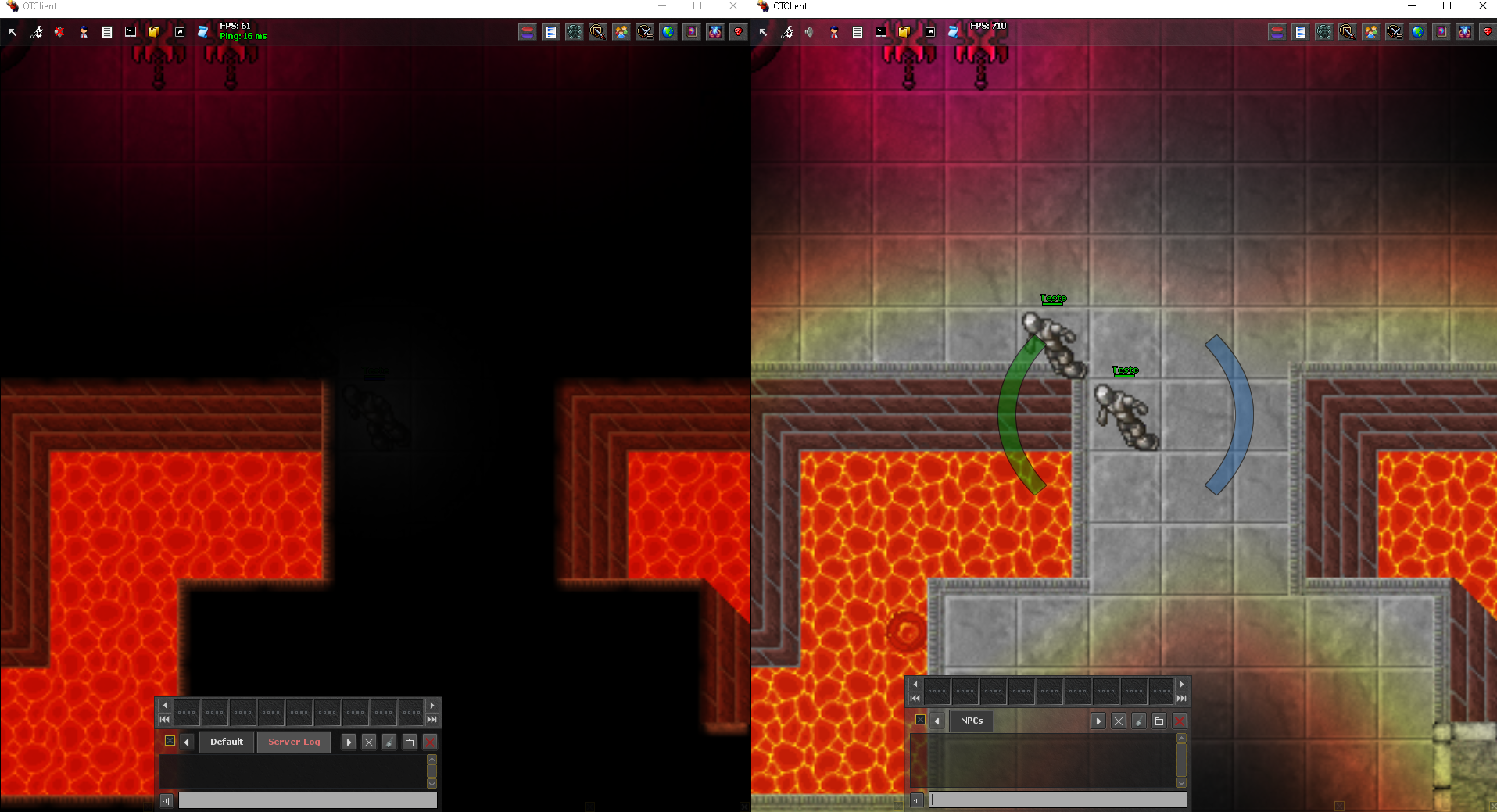1497x812 pixels.
Task: Enable the health info bars icon
Action: [x=526, y=31]
